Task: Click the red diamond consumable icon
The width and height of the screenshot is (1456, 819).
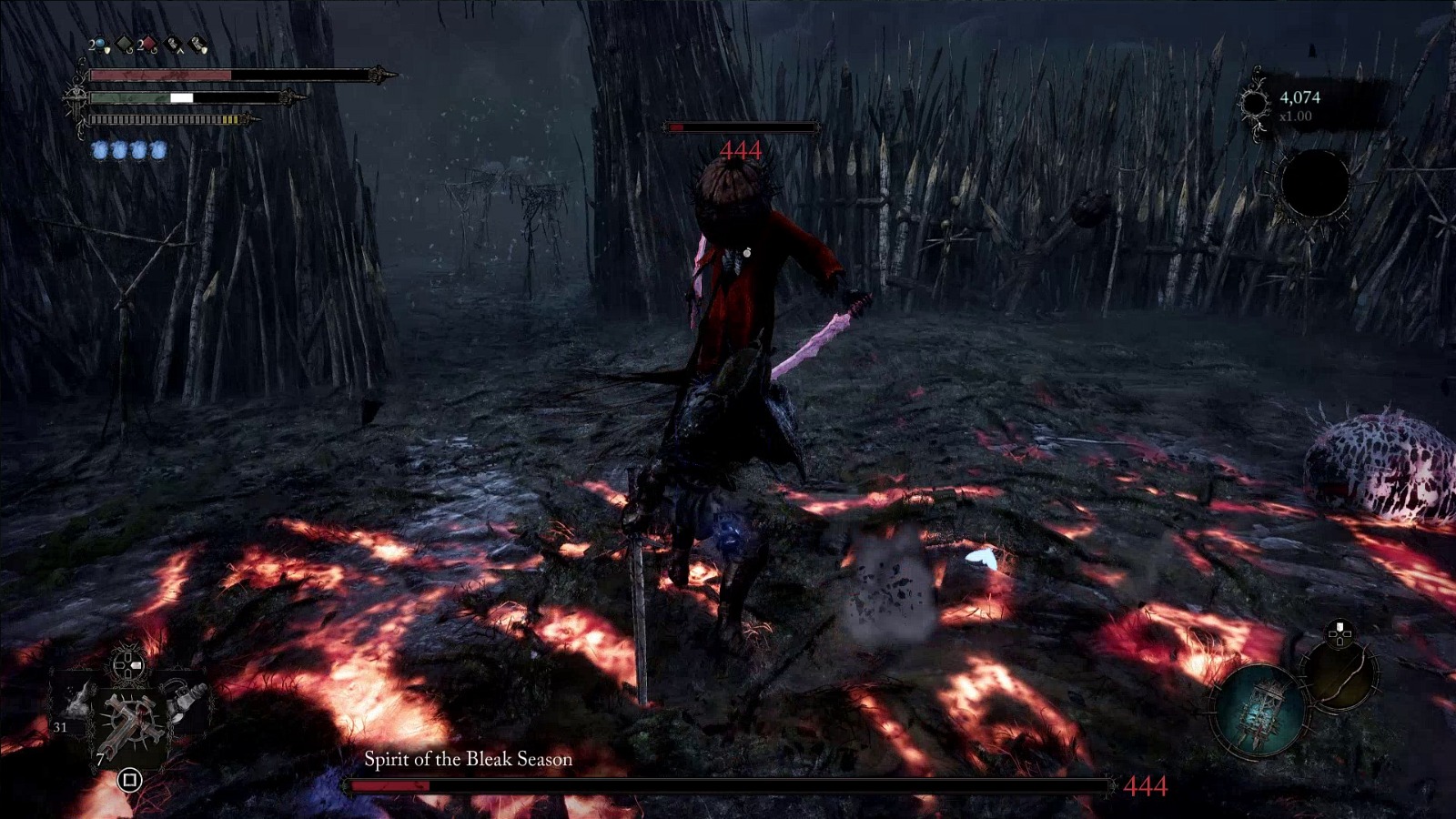Action: (148, 43)
